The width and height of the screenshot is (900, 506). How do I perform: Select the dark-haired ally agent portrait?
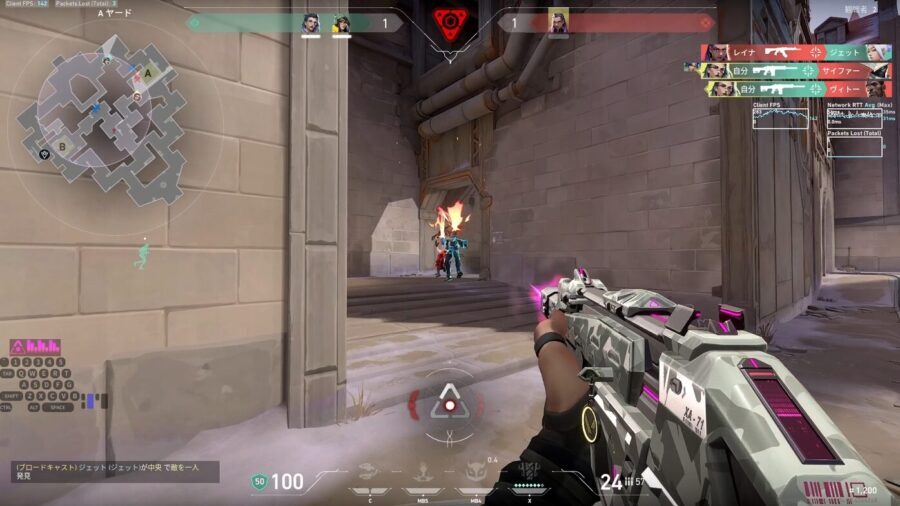[311, 23]
